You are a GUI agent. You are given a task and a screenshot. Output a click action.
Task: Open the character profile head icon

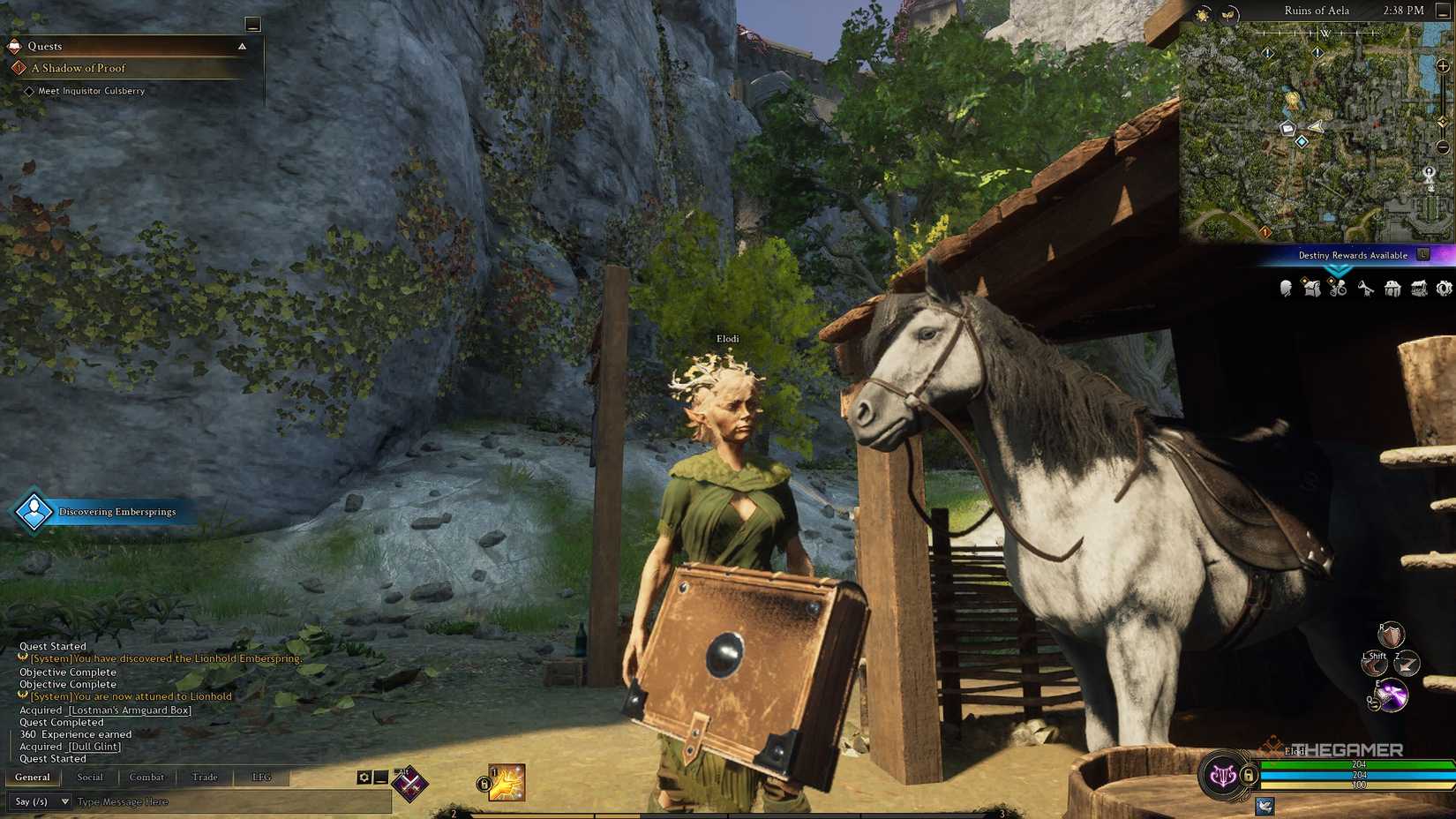(x=1285, y=289)
